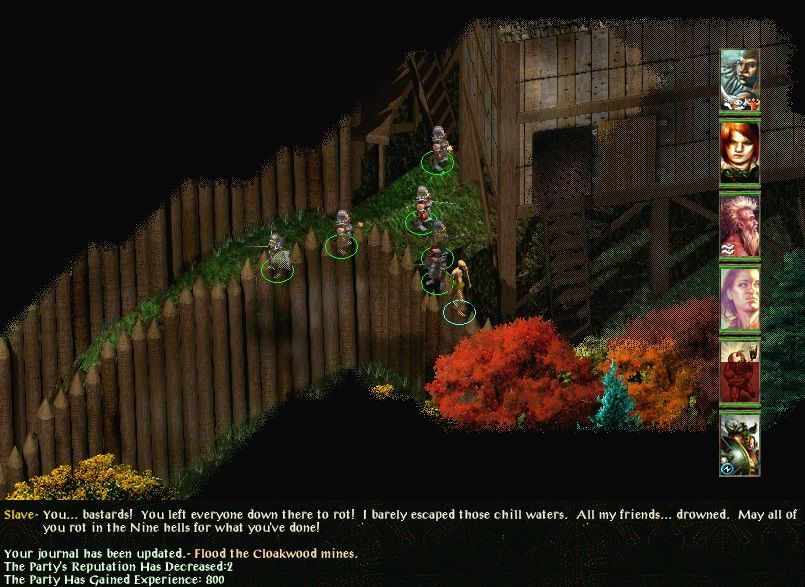The width and height of the screenshot is (805, 587).
Task: Select the red muscular figure portrait
Action: coord(740,371)
